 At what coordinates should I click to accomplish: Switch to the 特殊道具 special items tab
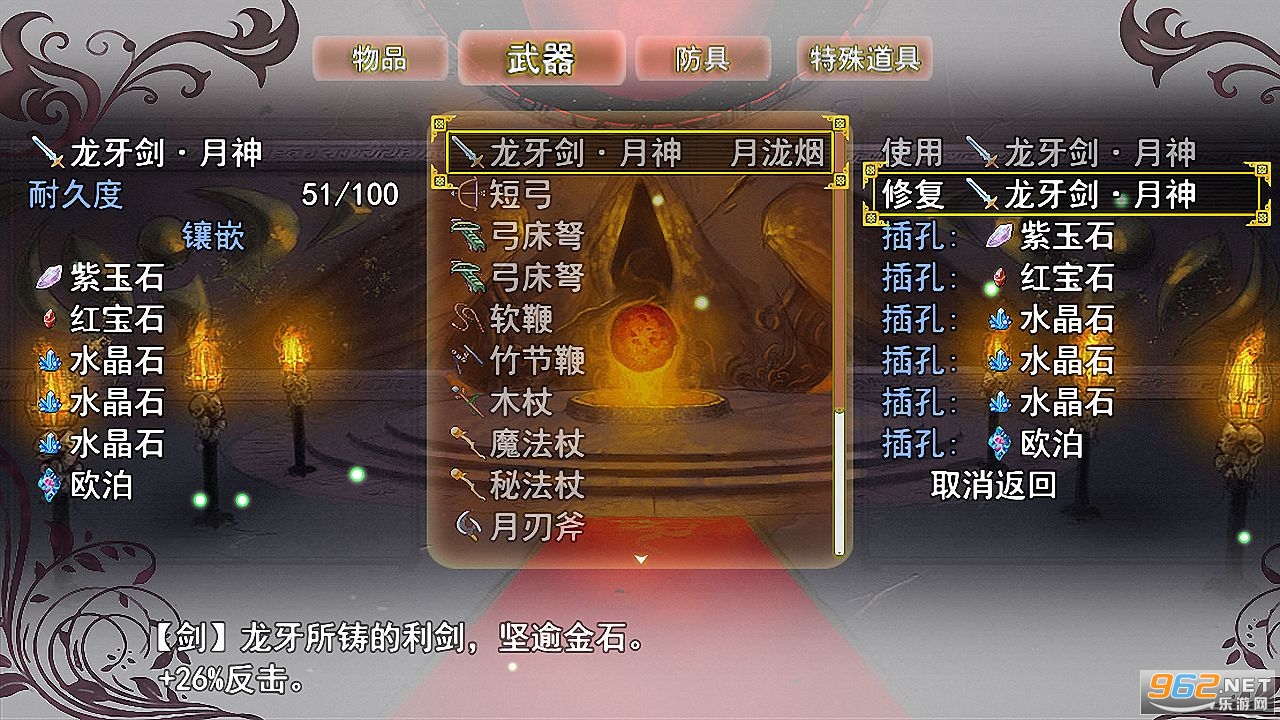point(864,60)
